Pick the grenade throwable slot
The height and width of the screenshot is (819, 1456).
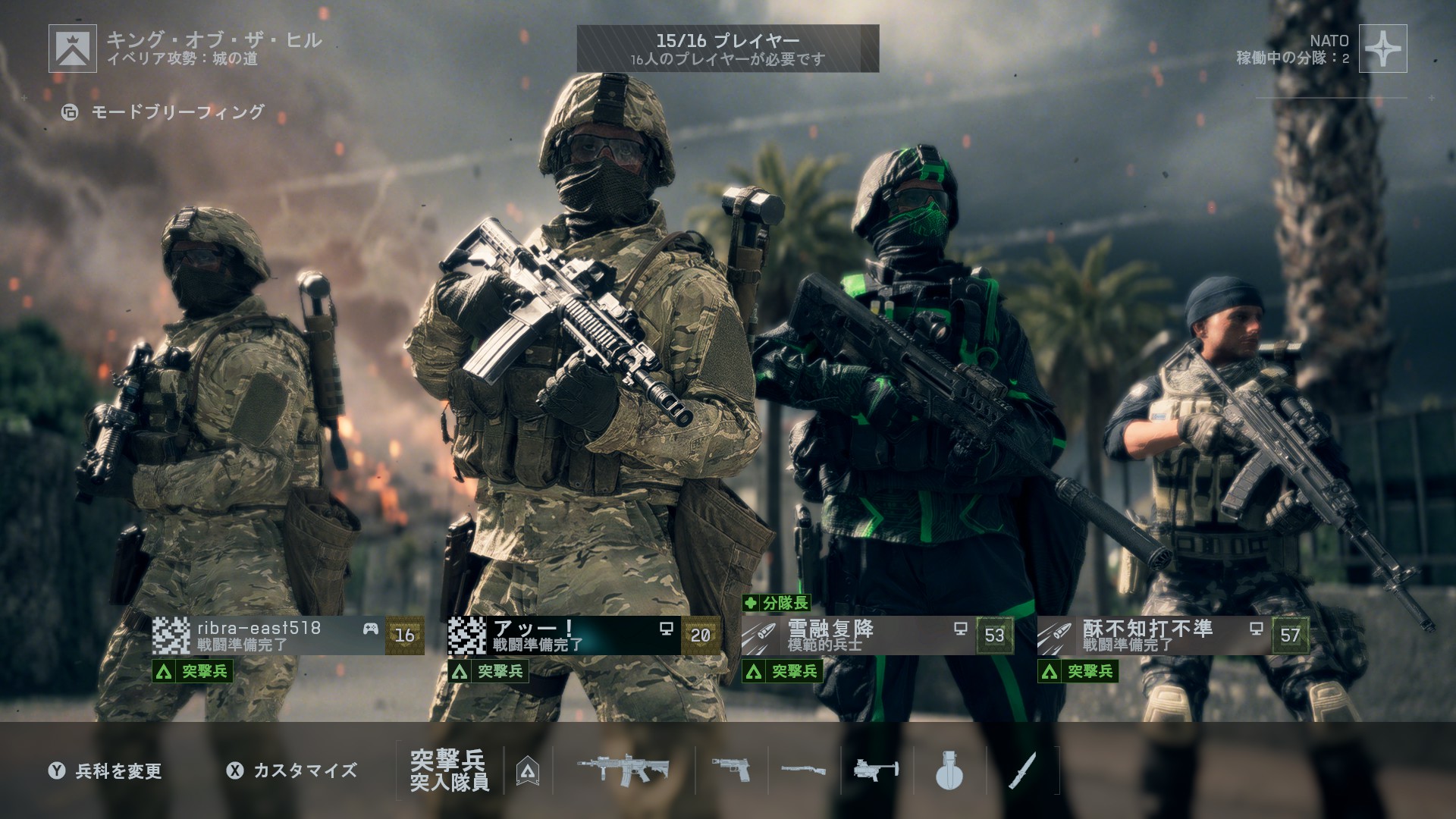[x=949, y=770]
